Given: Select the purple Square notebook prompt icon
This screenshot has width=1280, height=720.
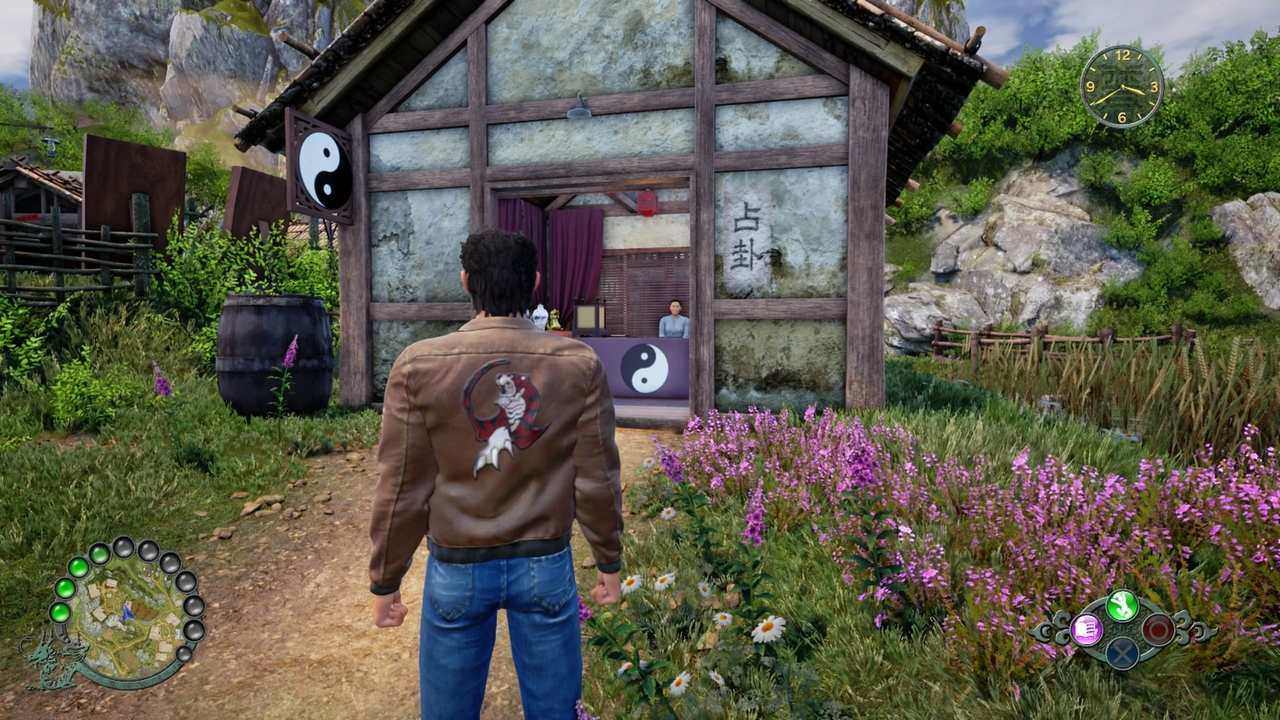Looking at the screenshot, I should click(1086, 629).
